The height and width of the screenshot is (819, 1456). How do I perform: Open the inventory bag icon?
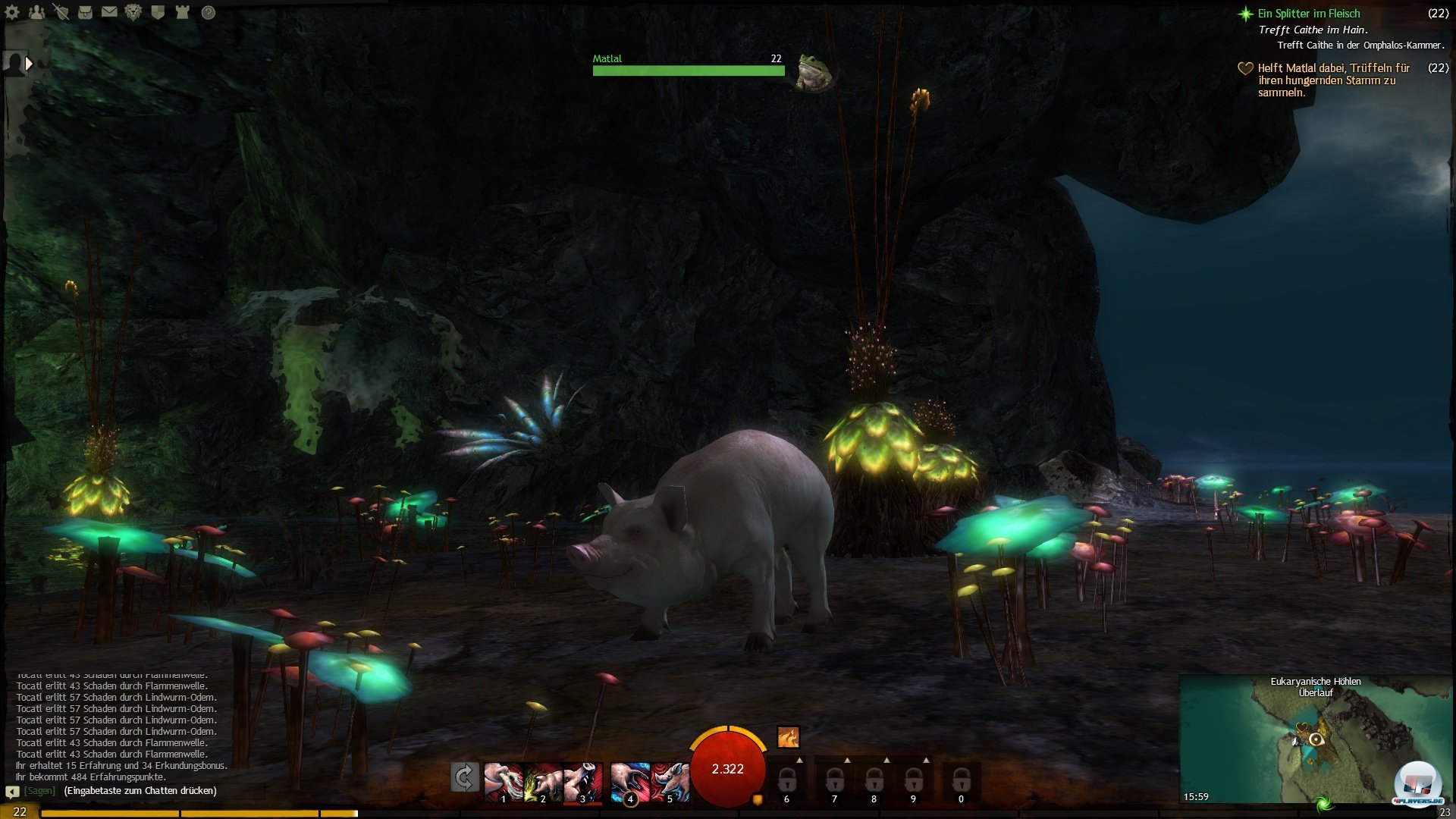pyautogui.click(x=85, y=12)
